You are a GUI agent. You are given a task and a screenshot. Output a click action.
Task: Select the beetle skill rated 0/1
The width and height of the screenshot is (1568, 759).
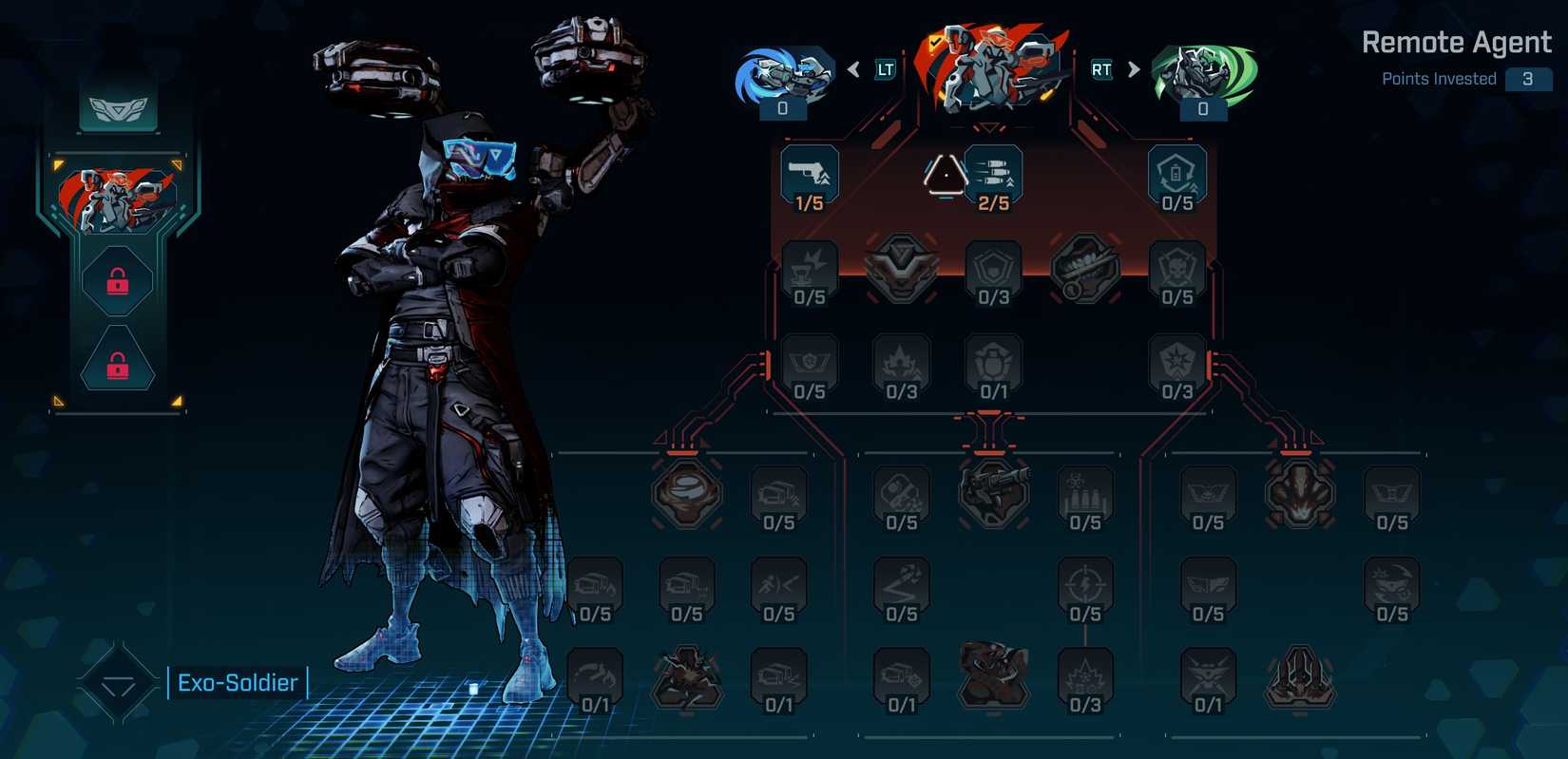pyautogui.click(x=992, y=364)
